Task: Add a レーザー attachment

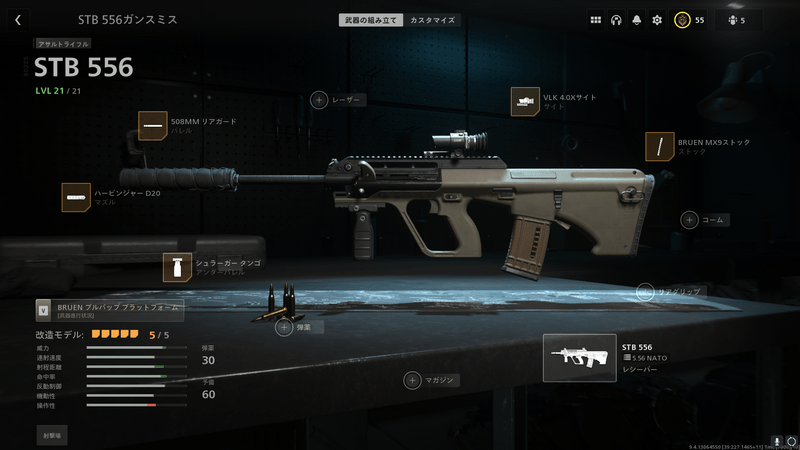Action: pyautogui.click(x=319, y=99)
